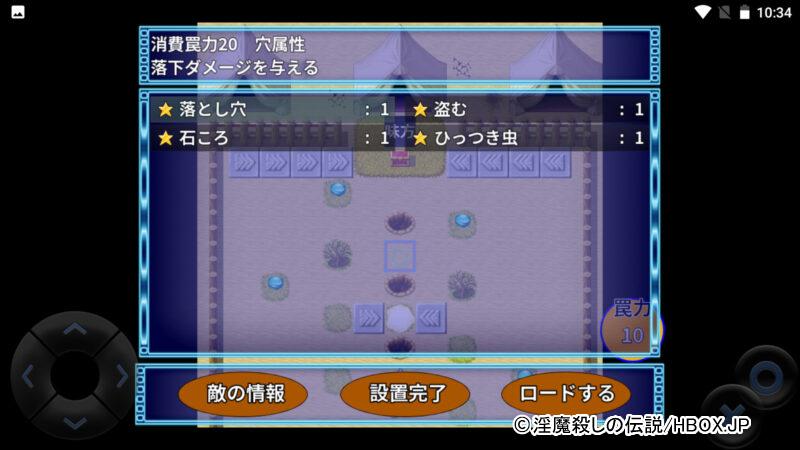800x450 pixels.
Task: Click the ロードする load button
Action: [566, 393]
